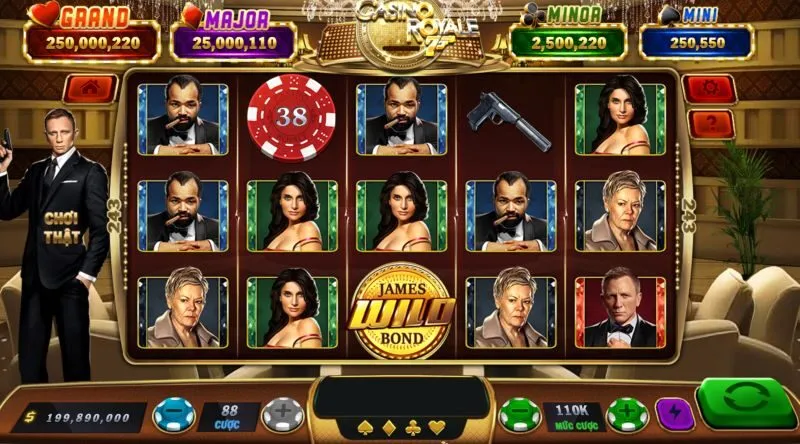Open the question mark help button
Image resolution: width=800 pixels, height=444 pixels.
710,124
